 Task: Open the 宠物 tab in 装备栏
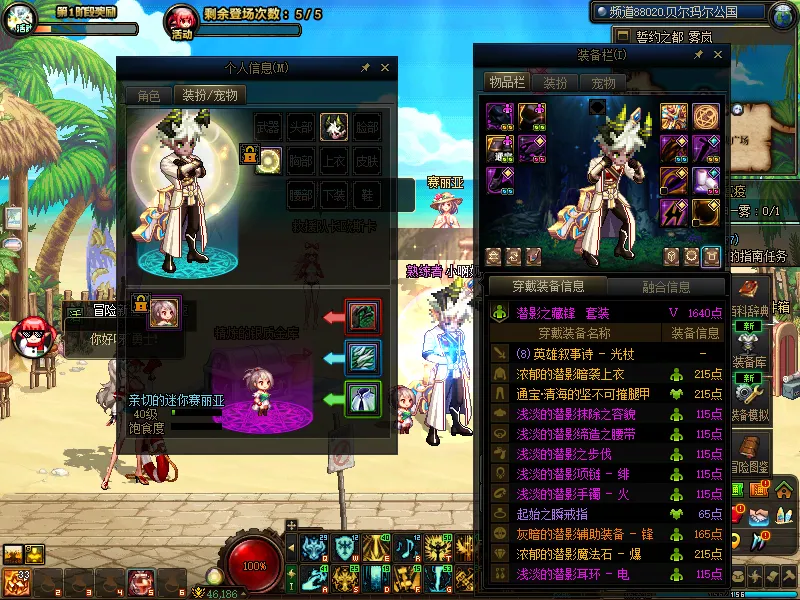coord(603,83)
